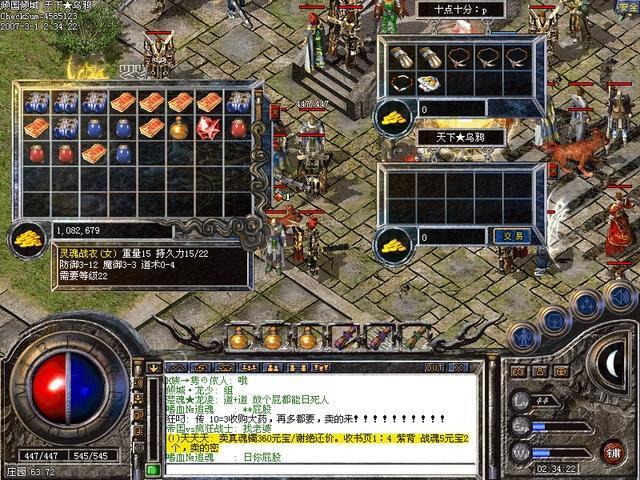Click your trade panel's gold coin icon
The height and width of the screenshot is (480, 640).
[394, 240]
